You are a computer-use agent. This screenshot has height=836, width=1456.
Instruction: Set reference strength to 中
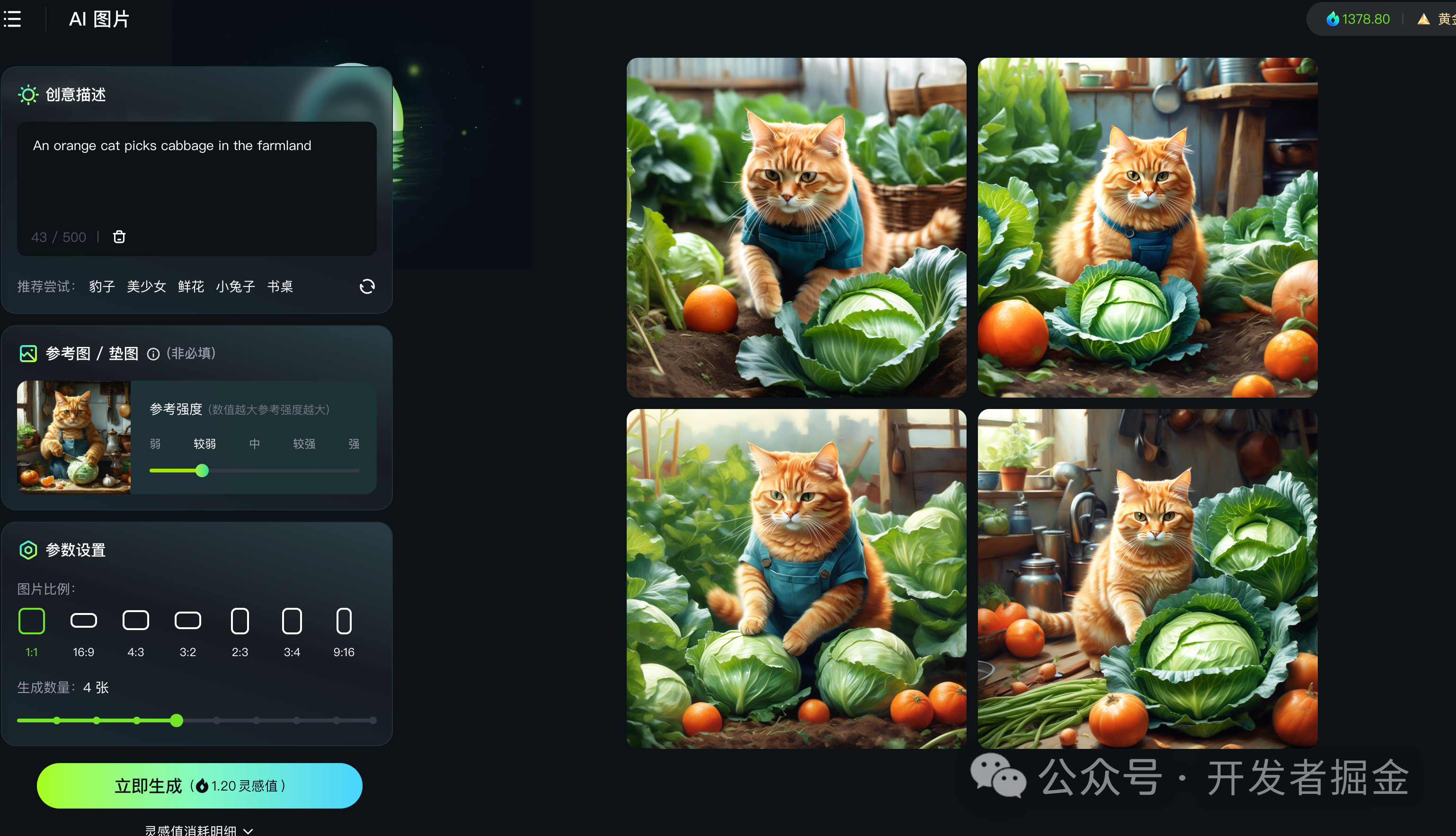(x=254, y=444)
